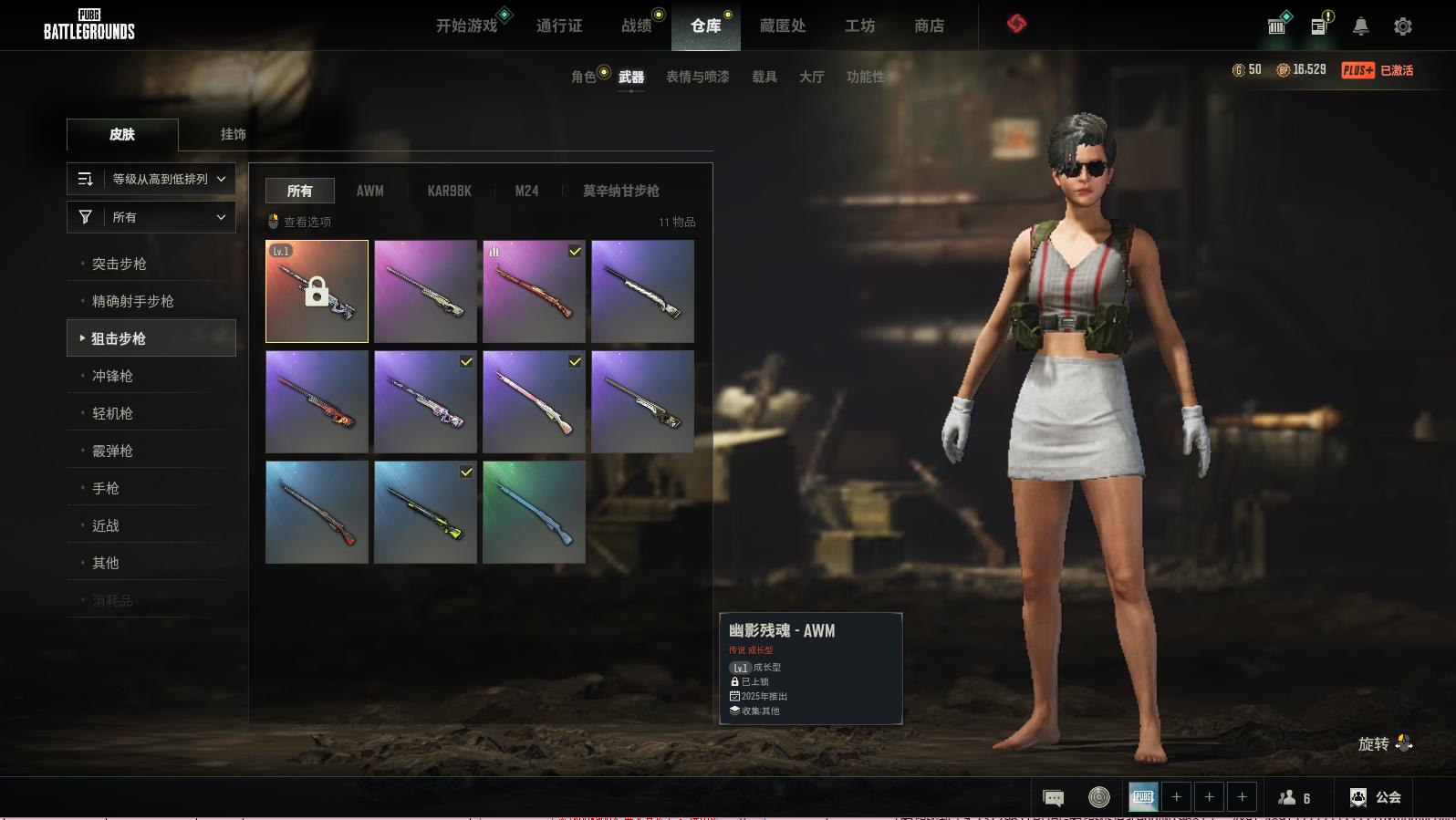
Task: Select the locked Lv.1 AWM skin
Action: click(317, 291)
